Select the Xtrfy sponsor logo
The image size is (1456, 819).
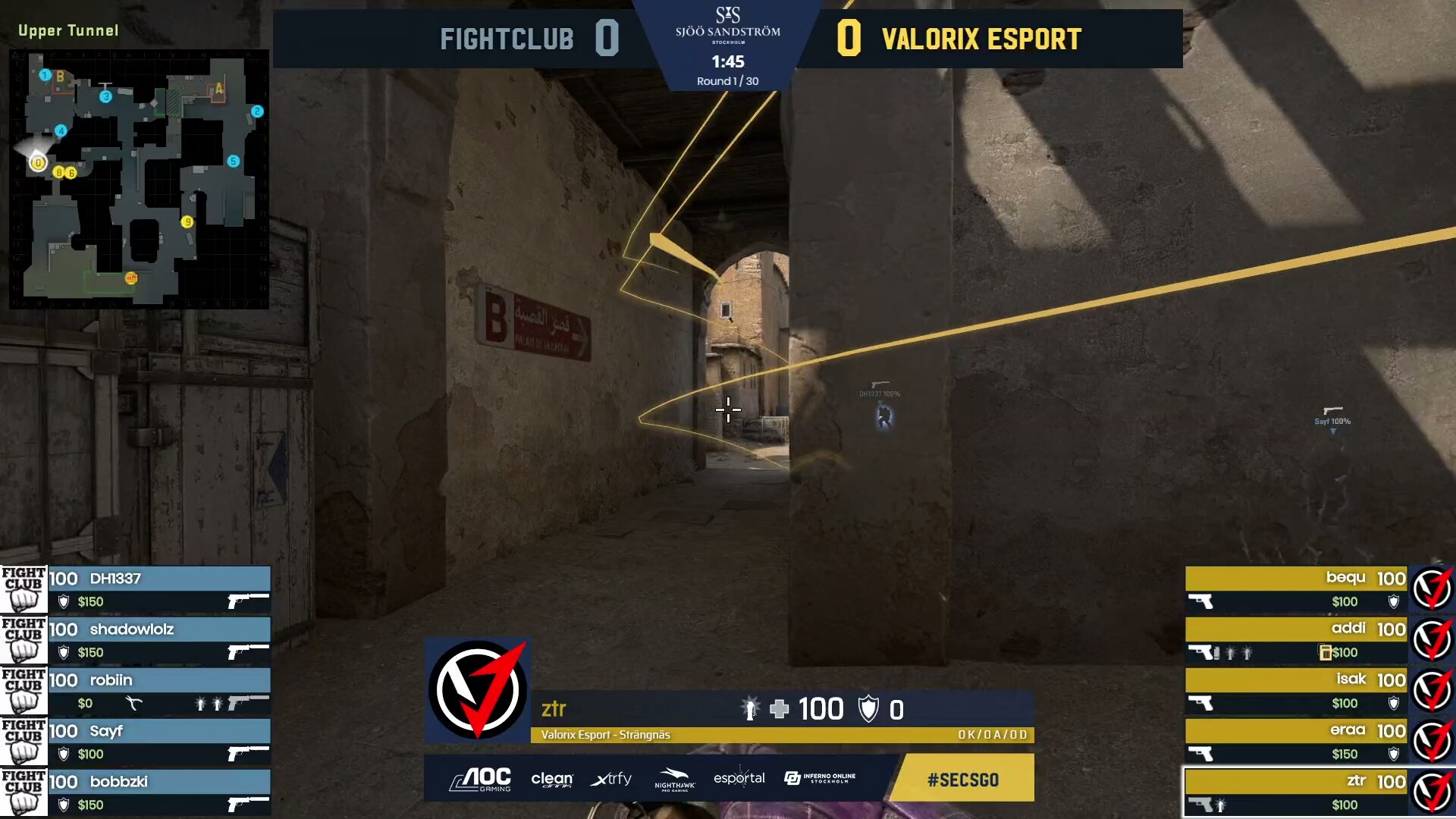[611, 779]
